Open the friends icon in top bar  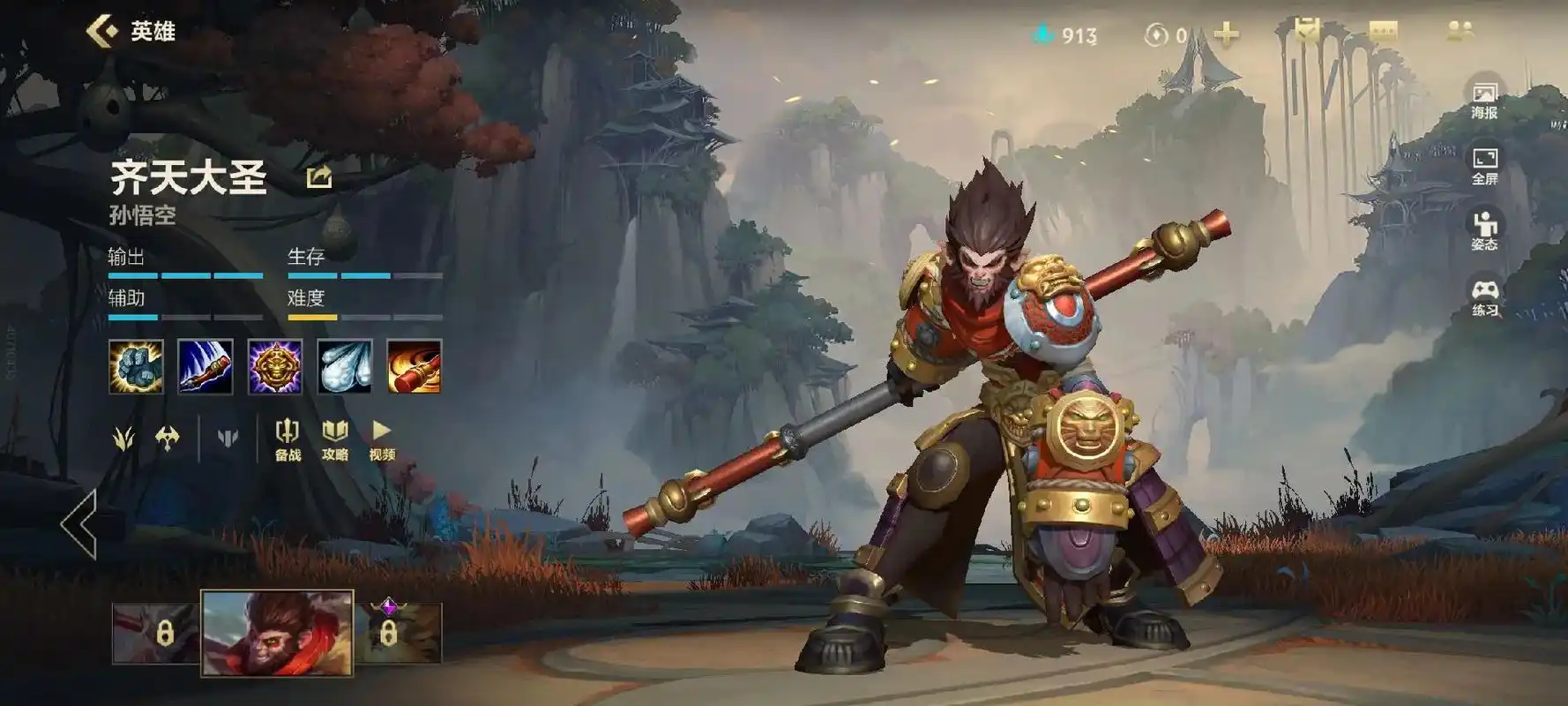click(1460, 32)
